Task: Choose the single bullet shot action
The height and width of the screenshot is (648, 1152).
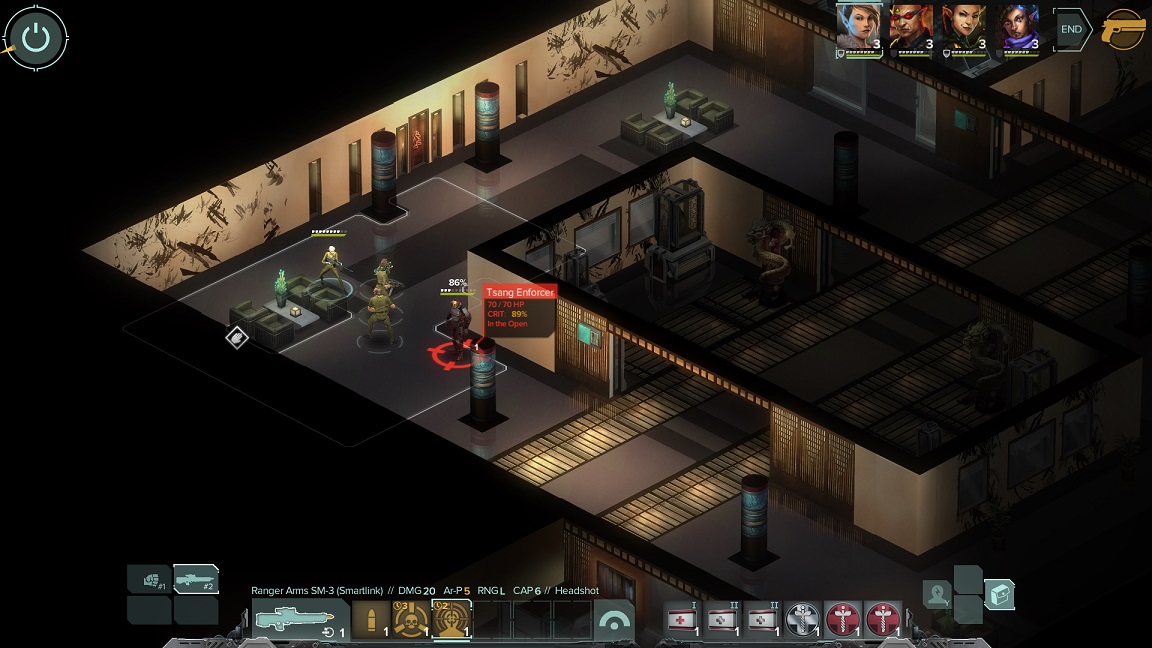Action: [x=371, y=620]
